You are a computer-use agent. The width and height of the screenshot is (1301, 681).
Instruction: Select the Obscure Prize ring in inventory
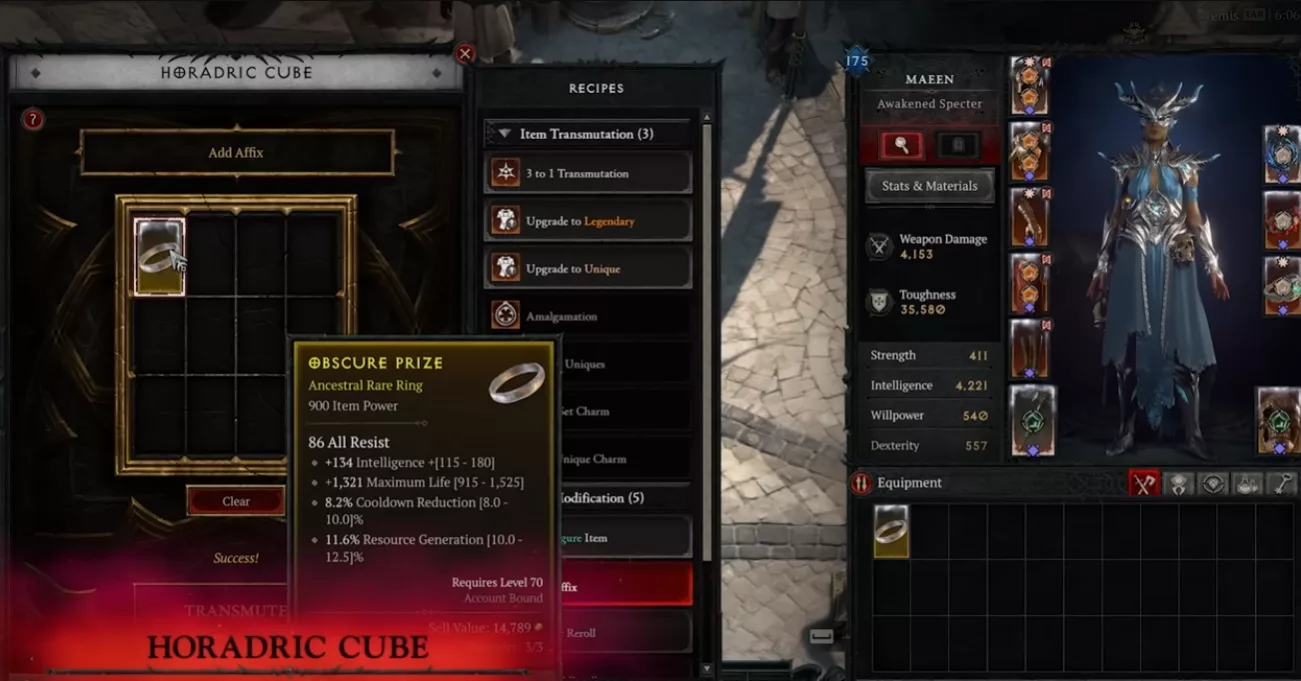pos(891,530)
